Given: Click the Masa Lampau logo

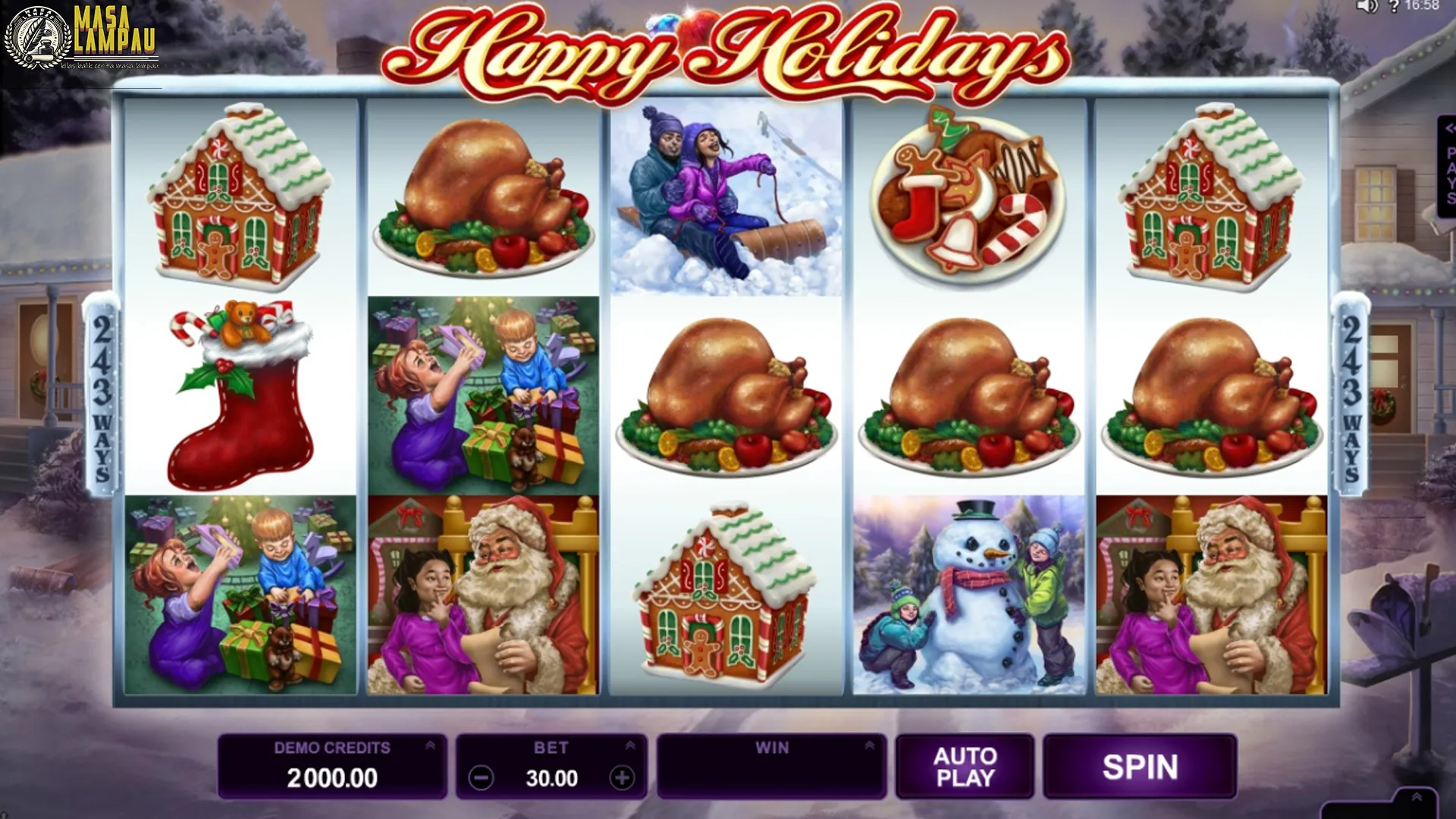Looking at the screenshot, I should [83, 38].
